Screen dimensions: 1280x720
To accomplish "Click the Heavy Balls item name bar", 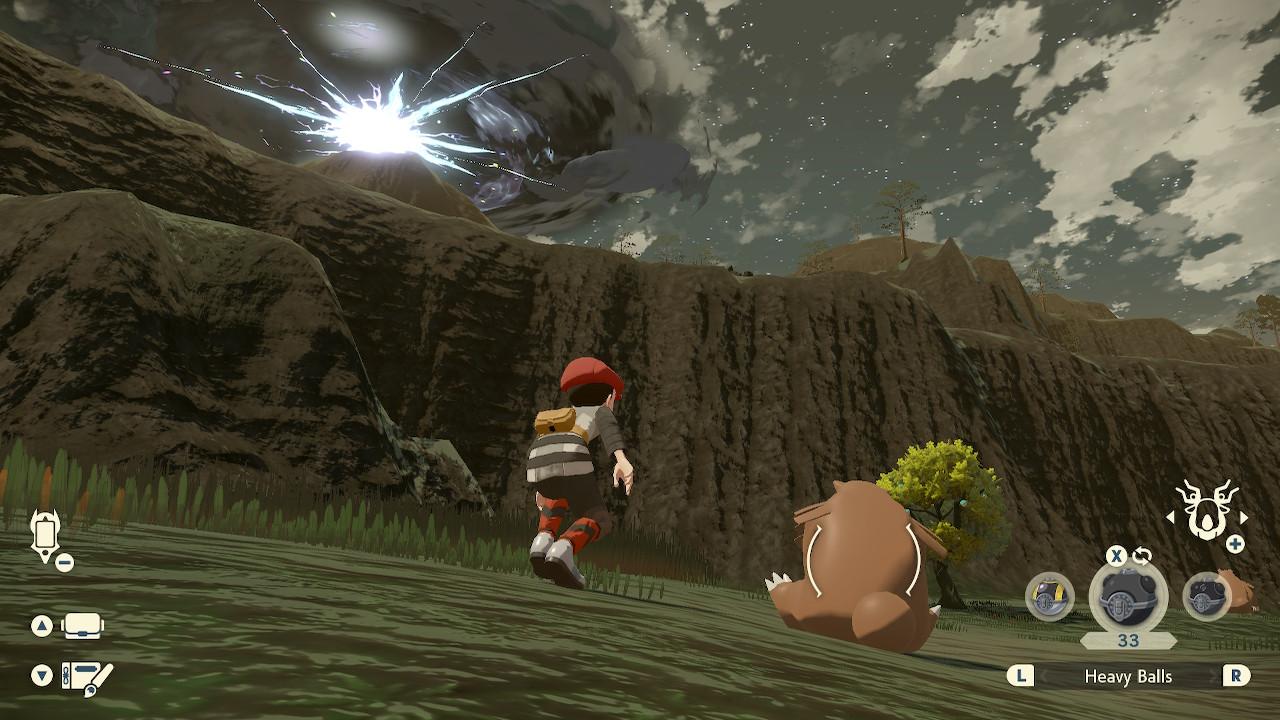I will pos(1128,677).
